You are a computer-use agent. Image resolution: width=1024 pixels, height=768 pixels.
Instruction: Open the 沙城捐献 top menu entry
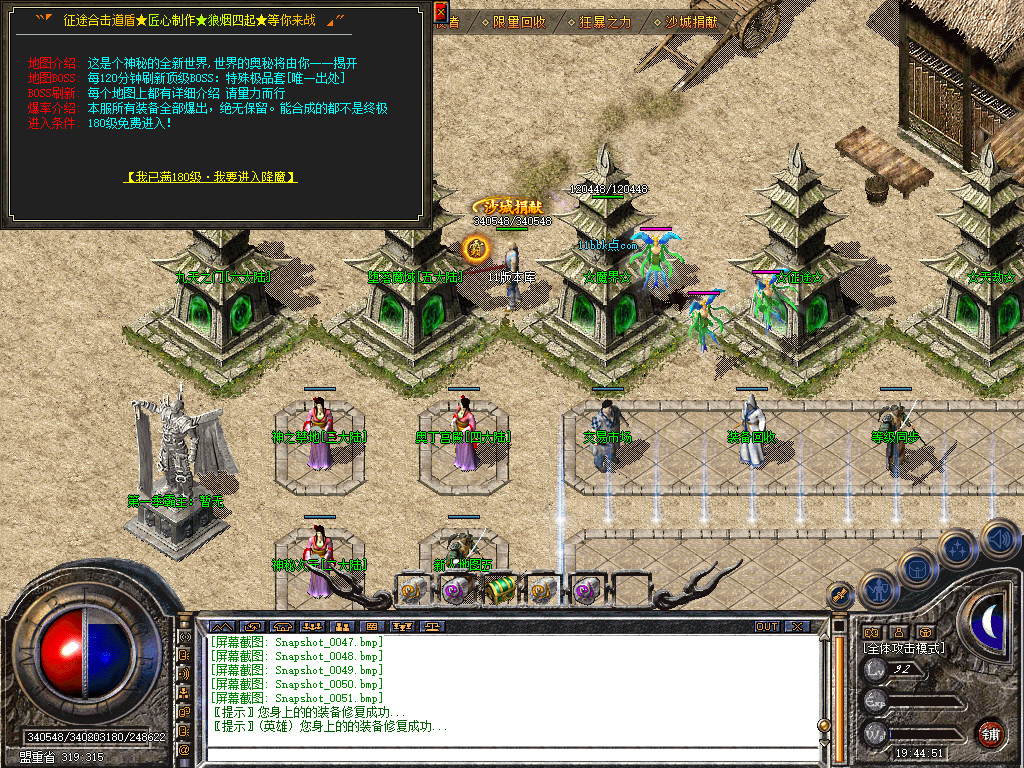(x=692, y=21)
